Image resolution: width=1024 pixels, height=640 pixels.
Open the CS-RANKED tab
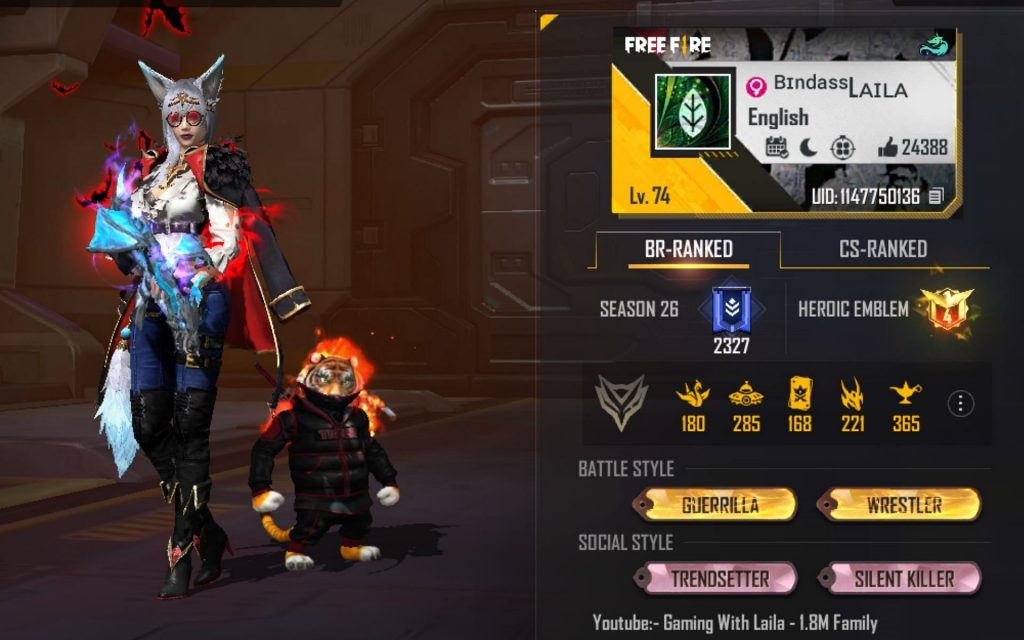coord(882,249)
